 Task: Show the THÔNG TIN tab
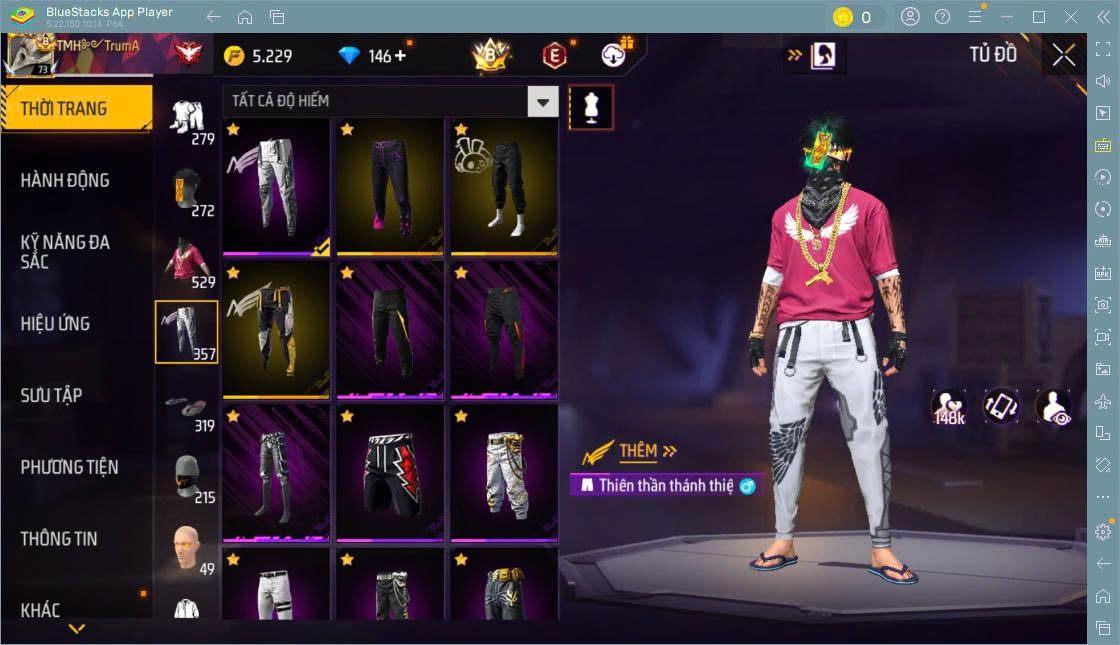coord(60,538)
